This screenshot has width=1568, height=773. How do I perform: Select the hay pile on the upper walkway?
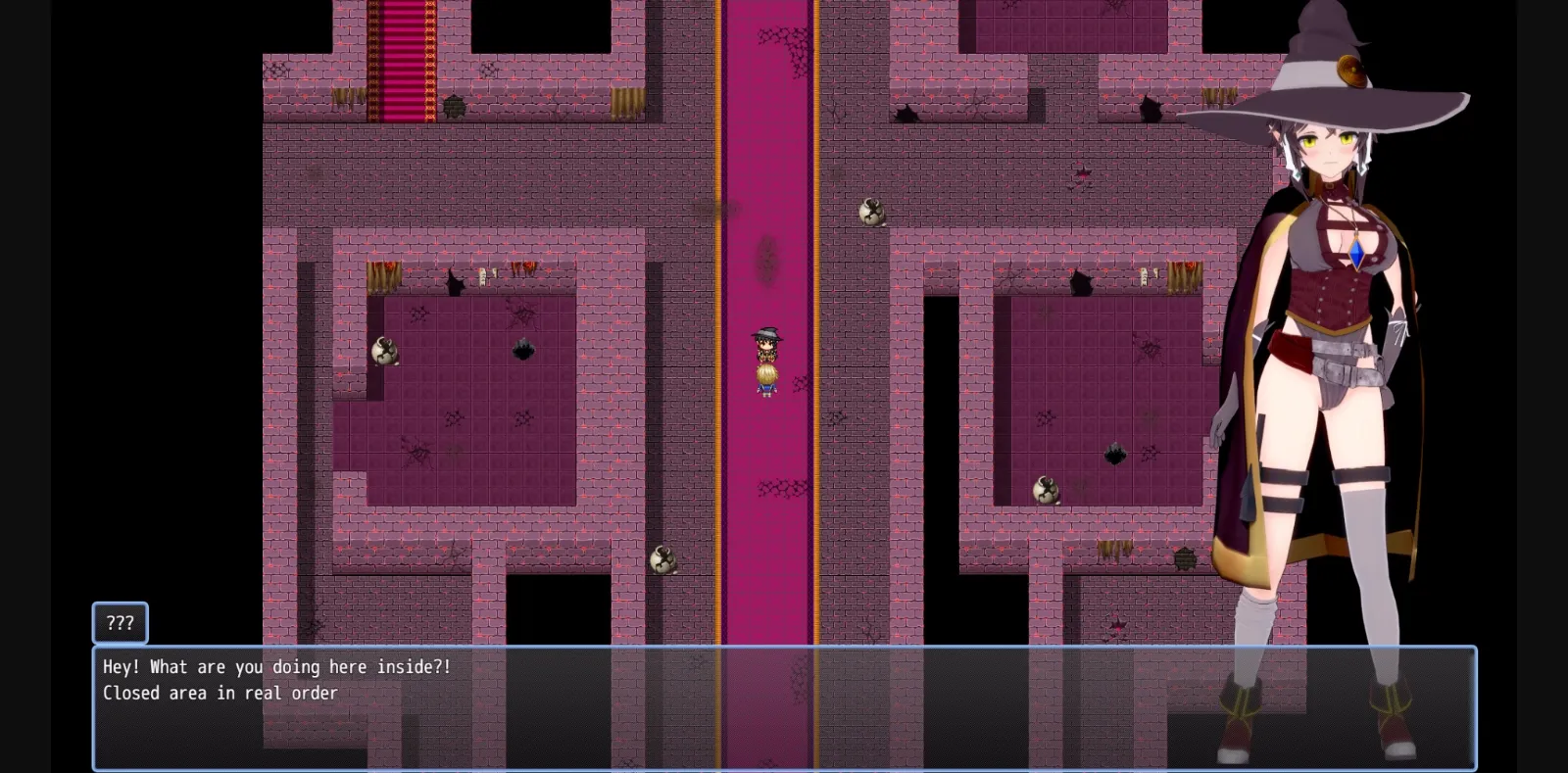click(625, 100)
